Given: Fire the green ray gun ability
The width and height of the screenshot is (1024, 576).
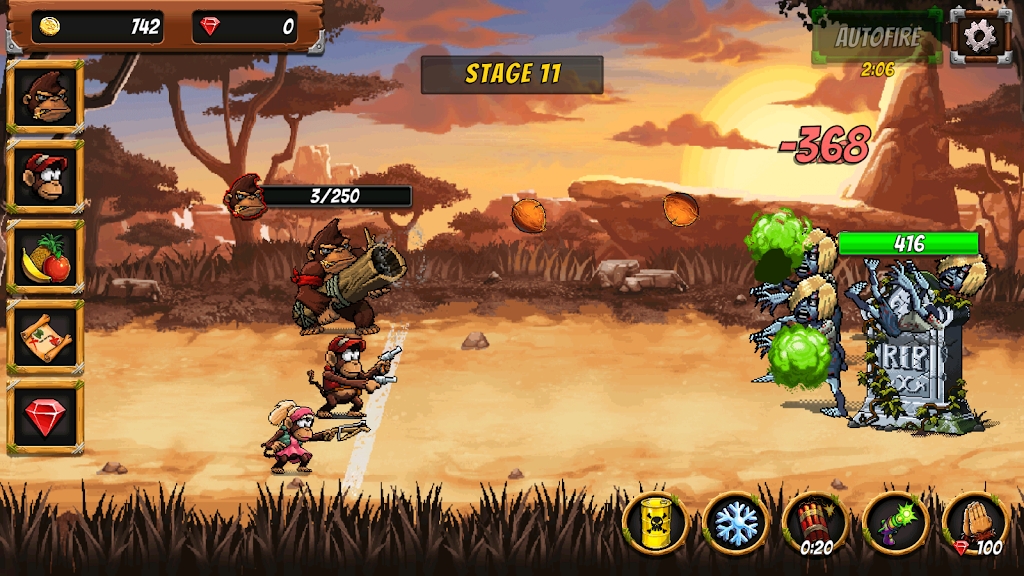Looking at the screenshot, I should pos(895,522).
